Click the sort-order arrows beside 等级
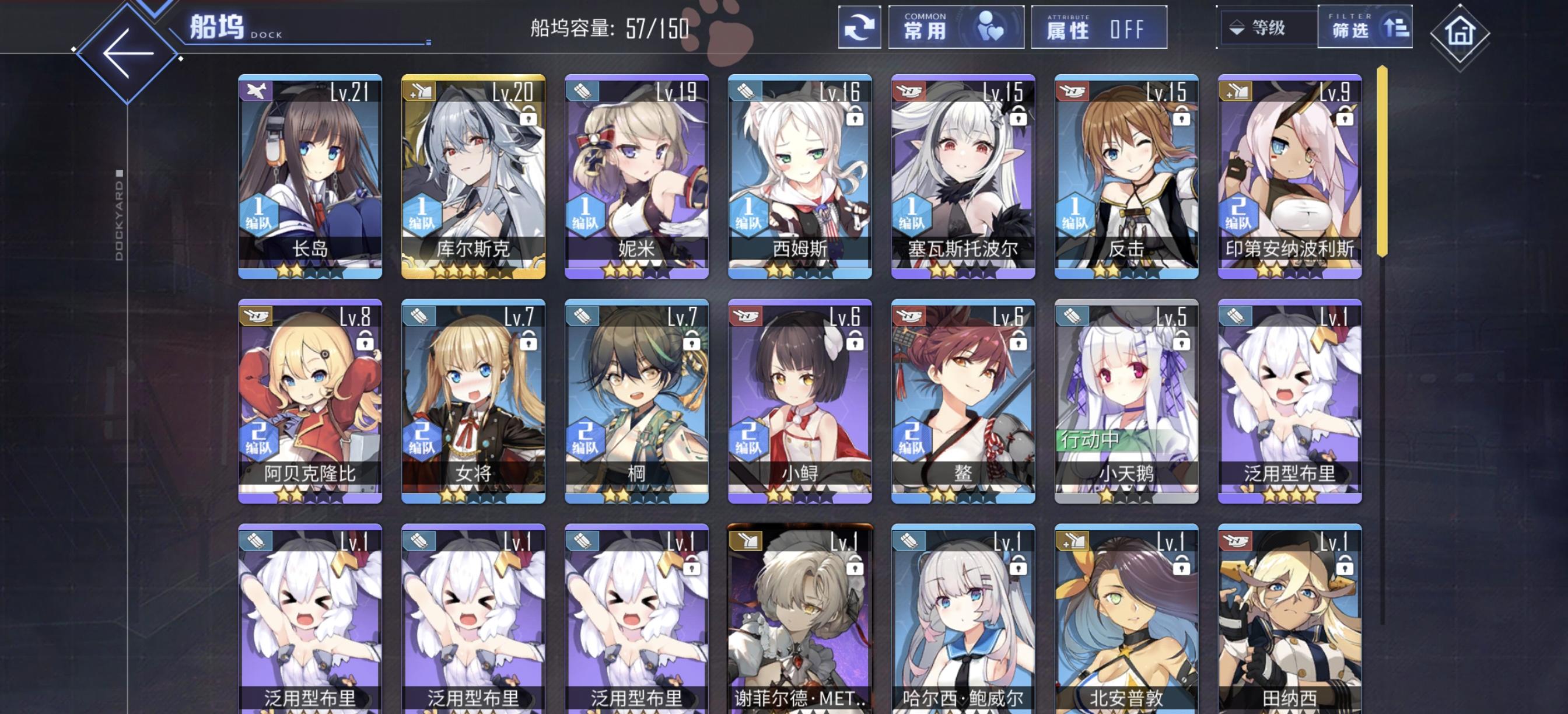The image size is (1568, 714). [1237, 27]
